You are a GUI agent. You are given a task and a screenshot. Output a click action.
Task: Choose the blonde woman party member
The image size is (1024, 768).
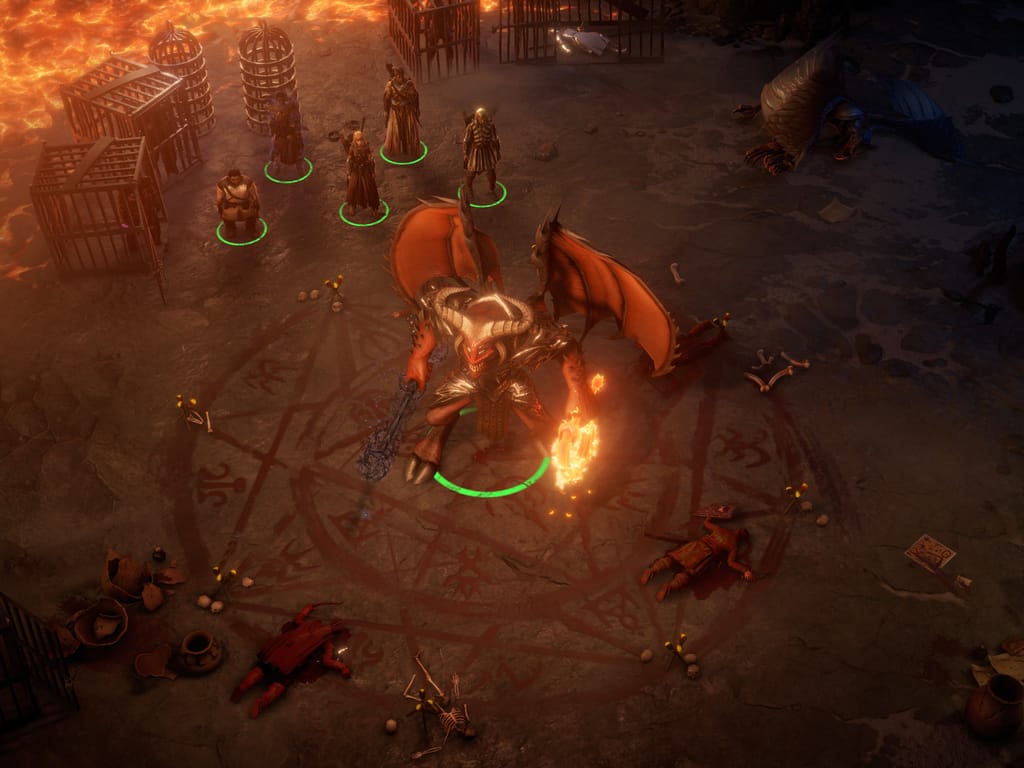point(360,175)
